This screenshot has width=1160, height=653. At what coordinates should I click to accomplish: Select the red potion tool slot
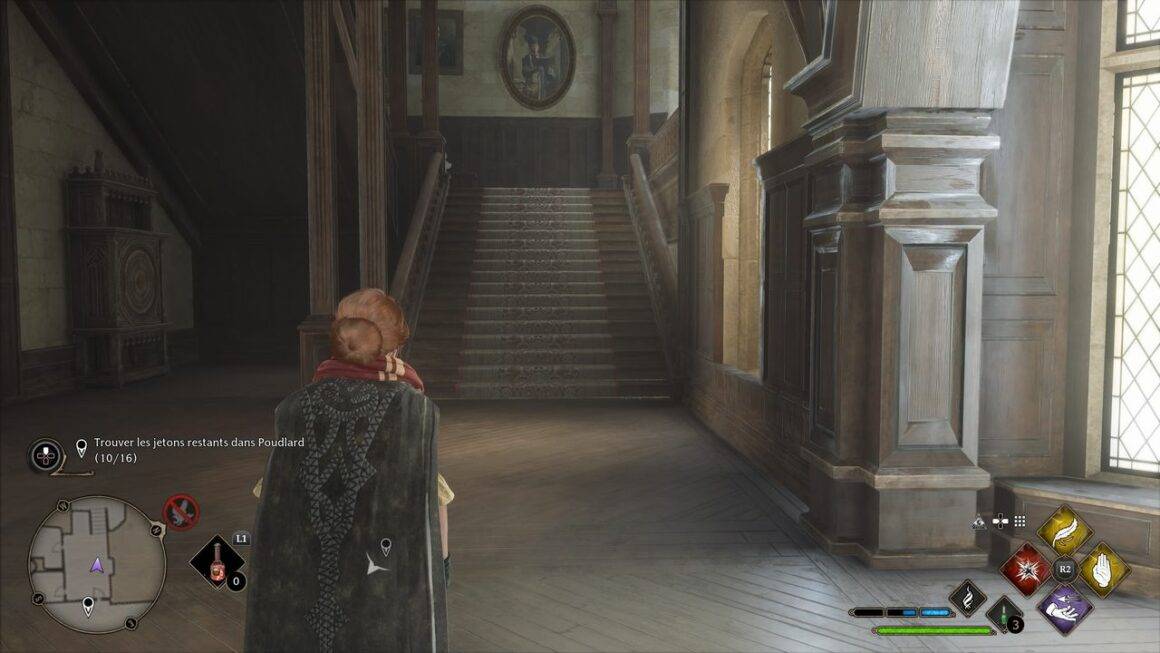[x=215, y=564]
